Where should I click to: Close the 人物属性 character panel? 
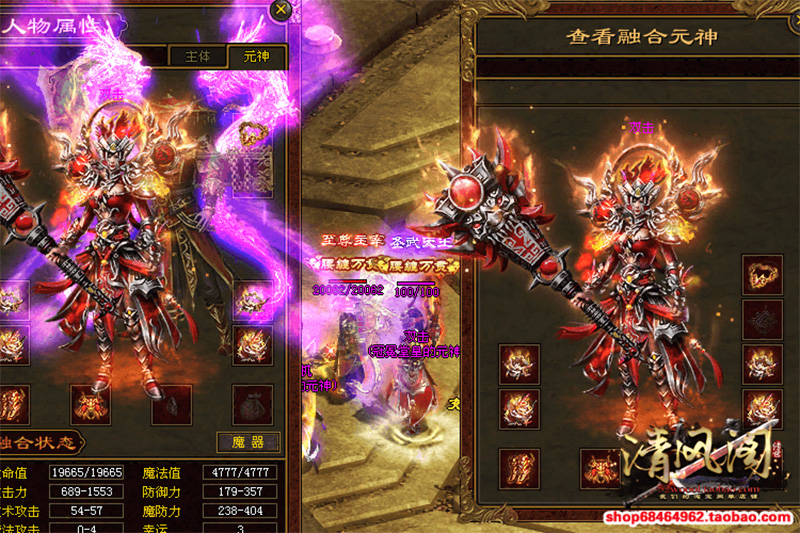(x=282, y=10)
